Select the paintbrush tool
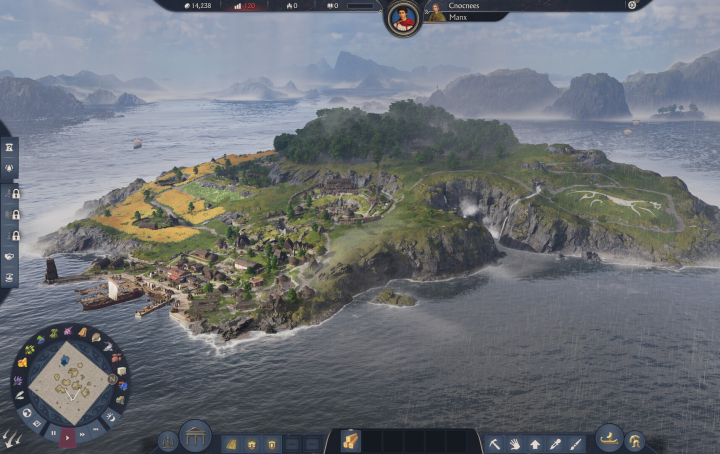The width and height of the screenshot is (720, 454). [575, 443]
